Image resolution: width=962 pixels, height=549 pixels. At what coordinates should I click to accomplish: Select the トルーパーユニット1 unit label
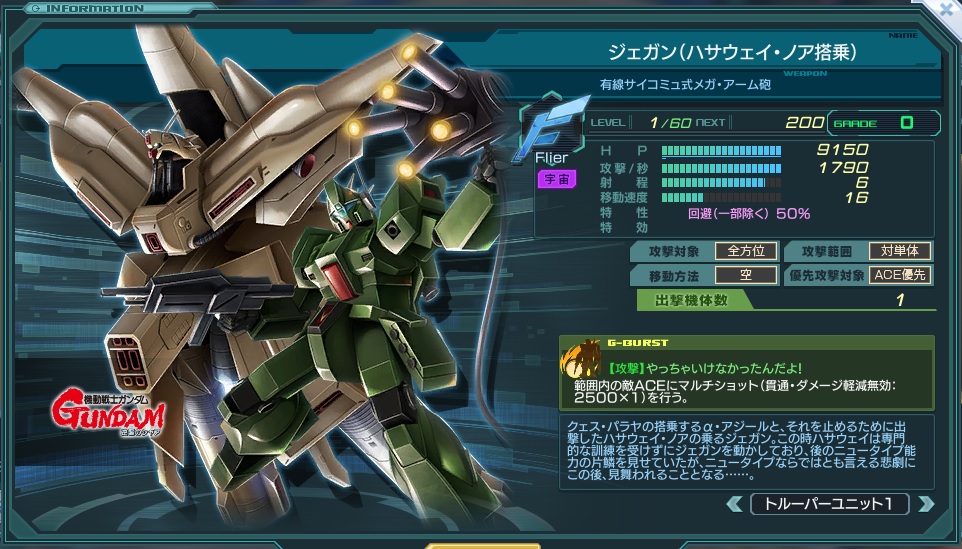click(829, 504)
